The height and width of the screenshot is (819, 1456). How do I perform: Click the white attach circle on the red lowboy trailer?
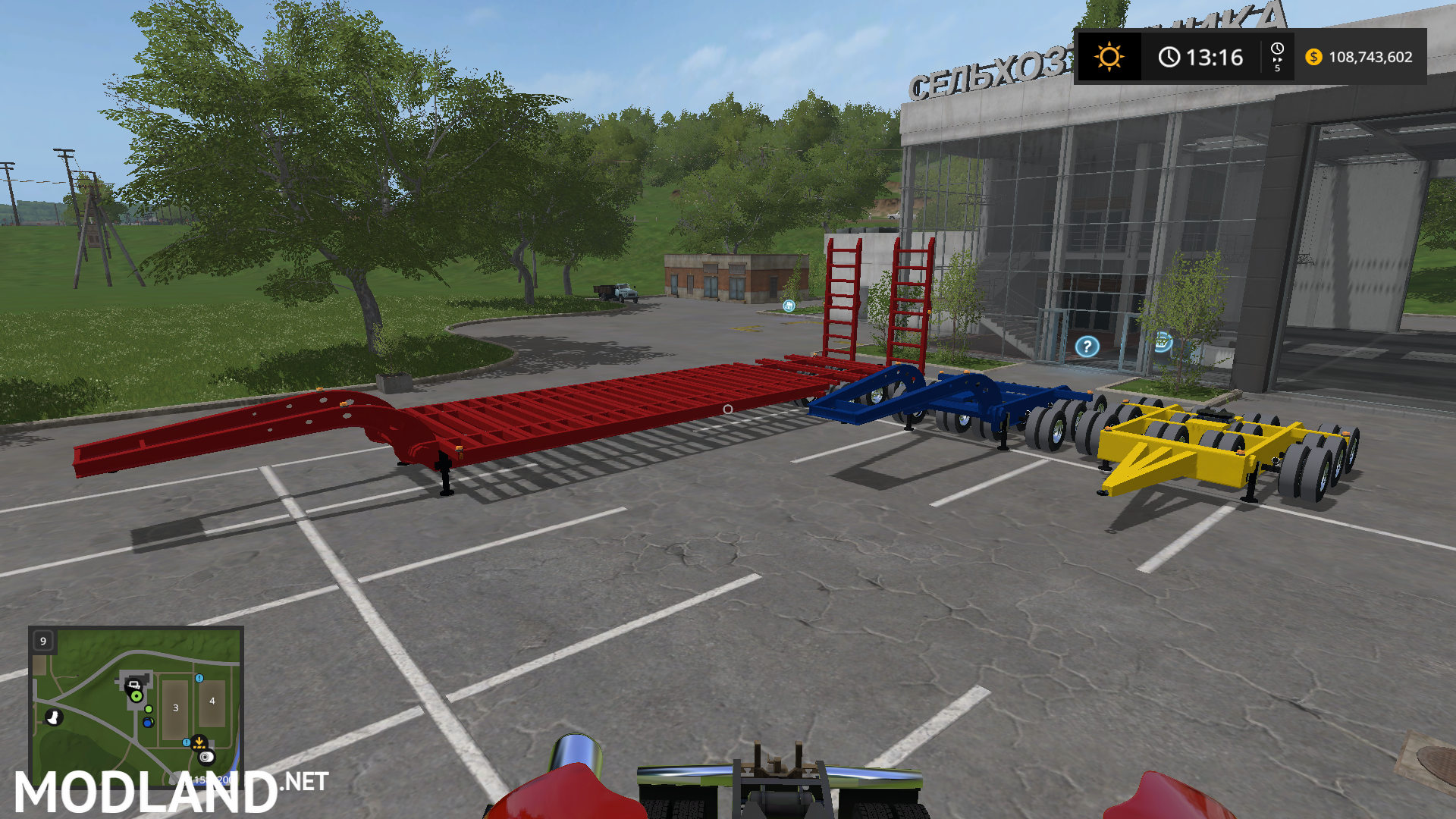[727, 410]
